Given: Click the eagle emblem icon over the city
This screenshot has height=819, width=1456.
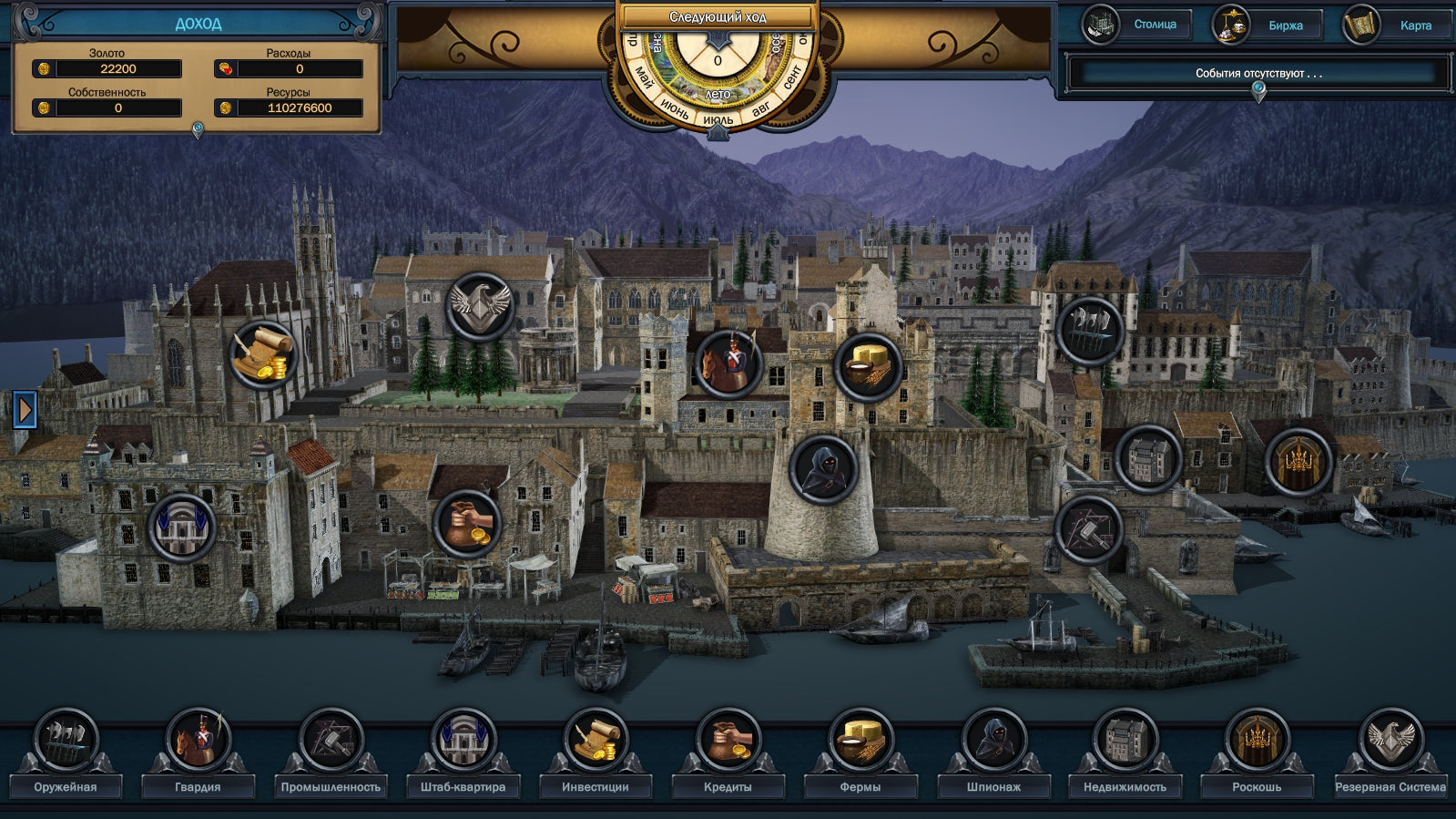Looking at the screenshot, I should tap(480, 307).
